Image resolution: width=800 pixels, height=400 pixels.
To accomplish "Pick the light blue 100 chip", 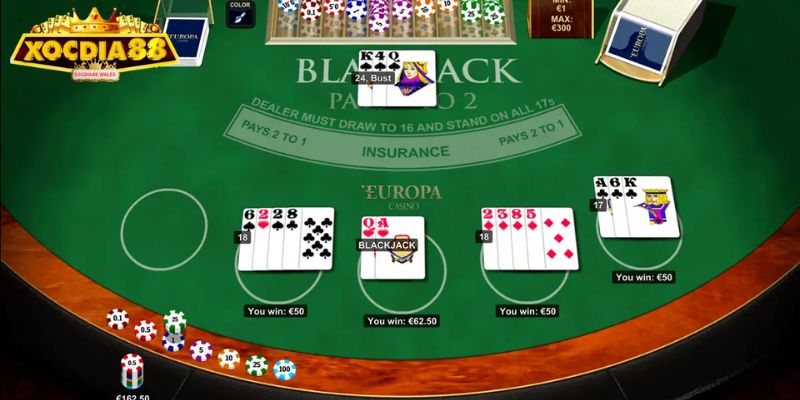I will (285, 370).
